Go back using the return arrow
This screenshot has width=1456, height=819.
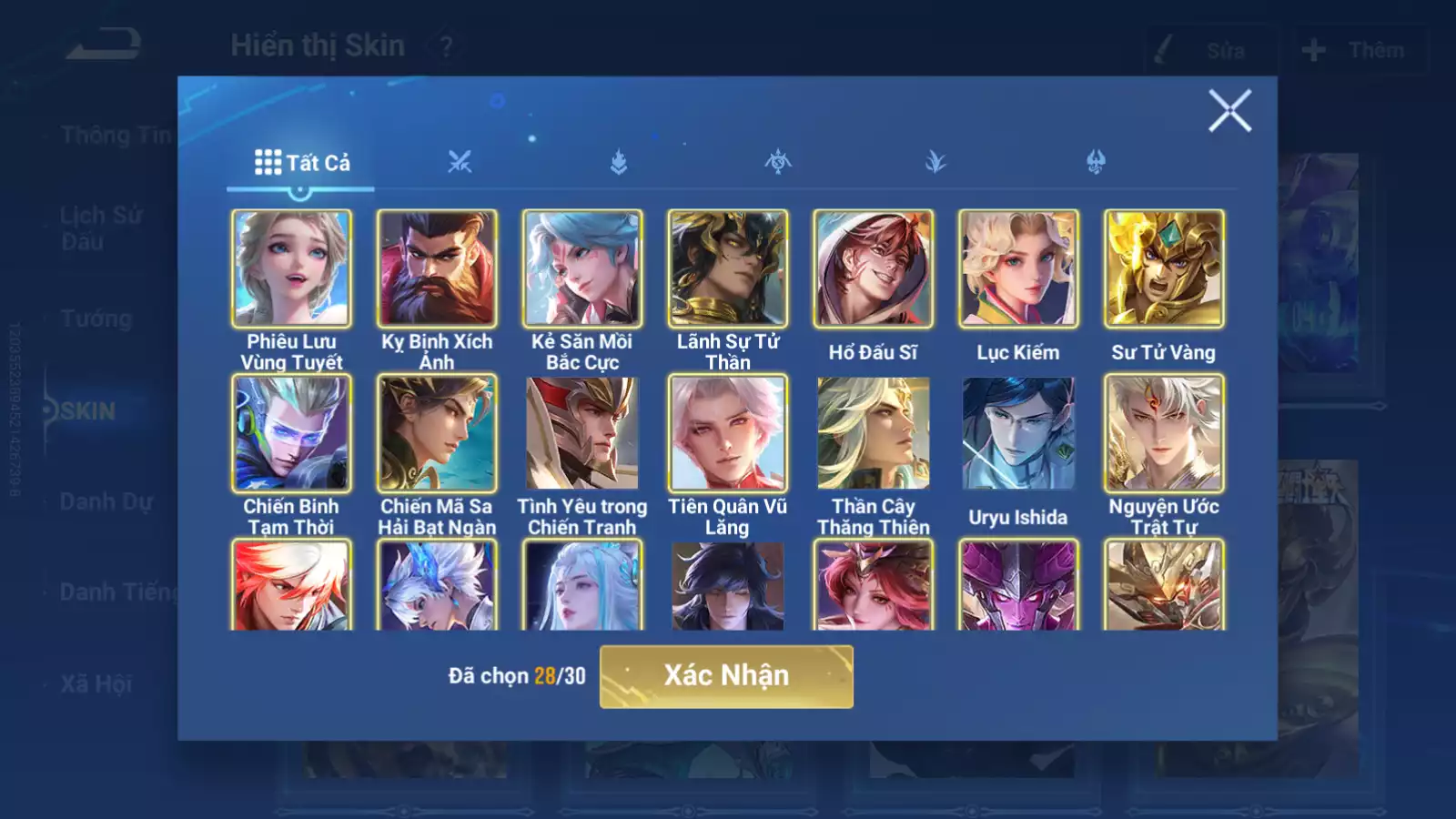104,44
